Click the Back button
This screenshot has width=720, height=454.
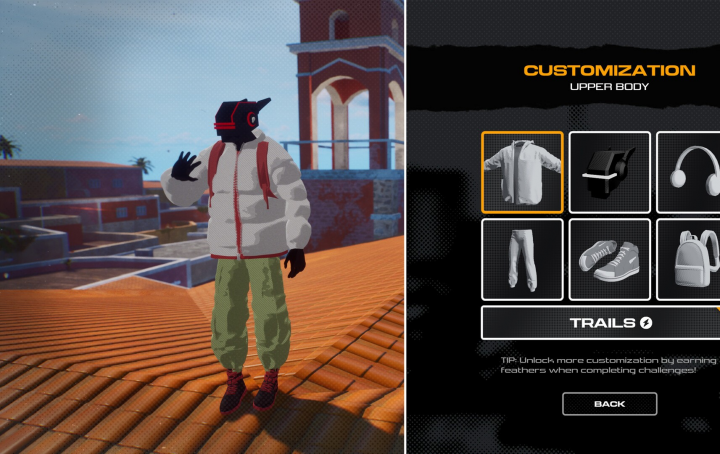(x=609, y=404)
